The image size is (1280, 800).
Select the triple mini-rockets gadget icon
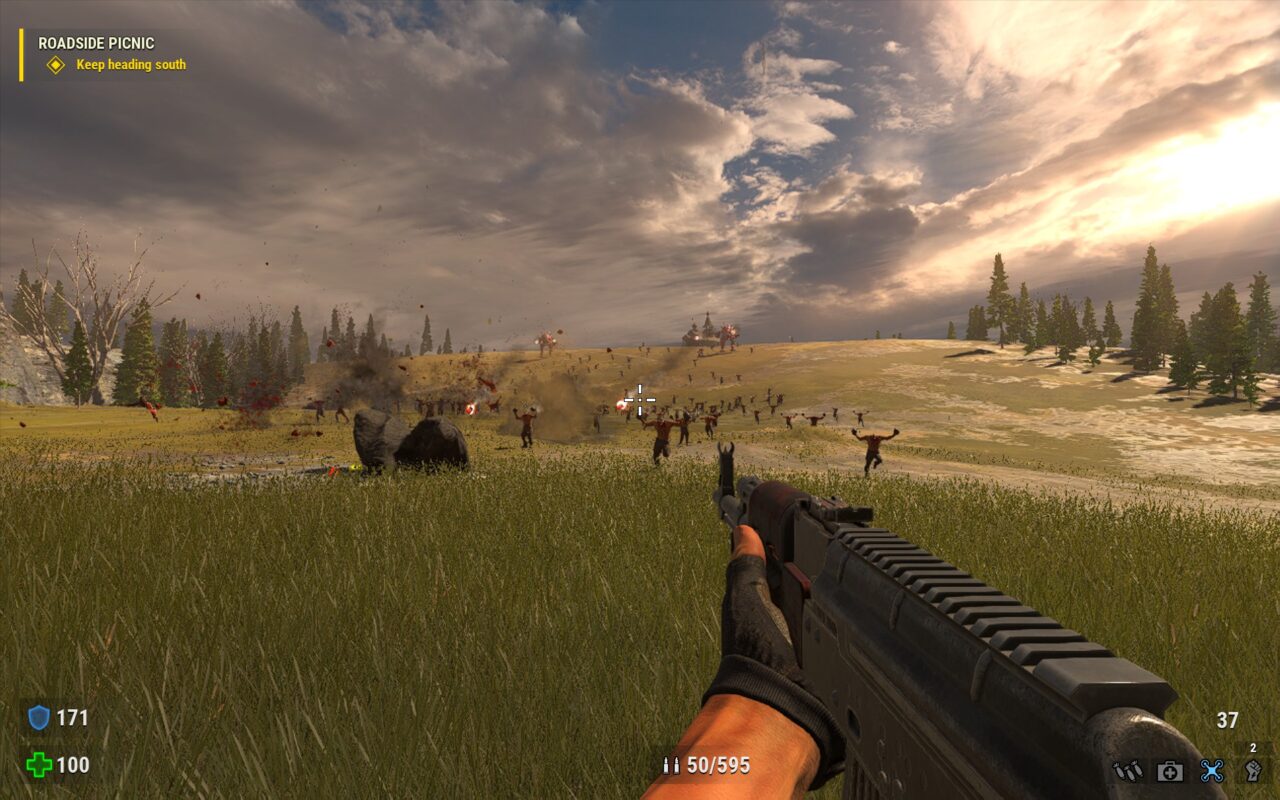1127,771
